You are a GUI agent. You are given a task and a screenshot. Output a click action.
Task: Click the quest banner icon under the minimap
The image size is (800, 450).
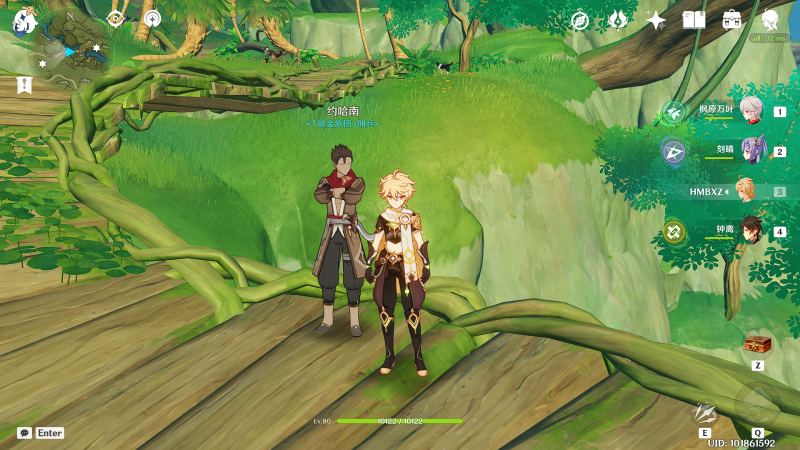point(24,86)
